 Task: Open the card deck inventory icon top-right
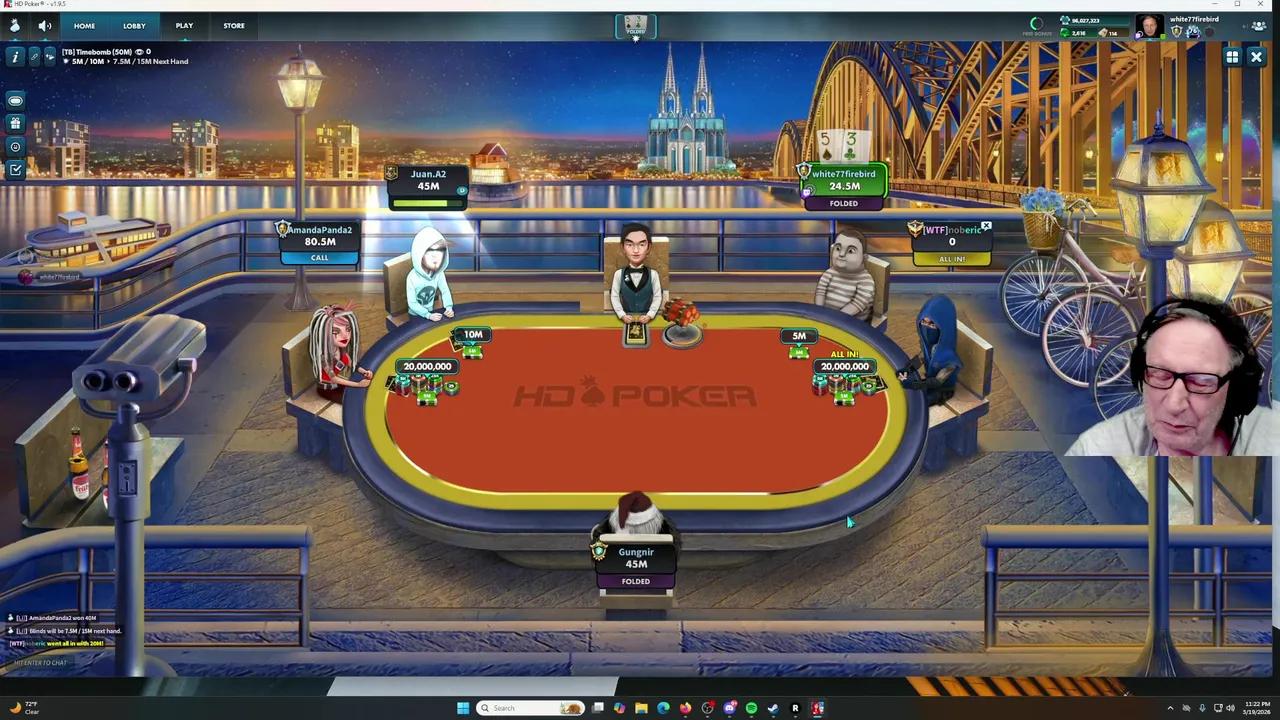click(x=1102, y=32)
